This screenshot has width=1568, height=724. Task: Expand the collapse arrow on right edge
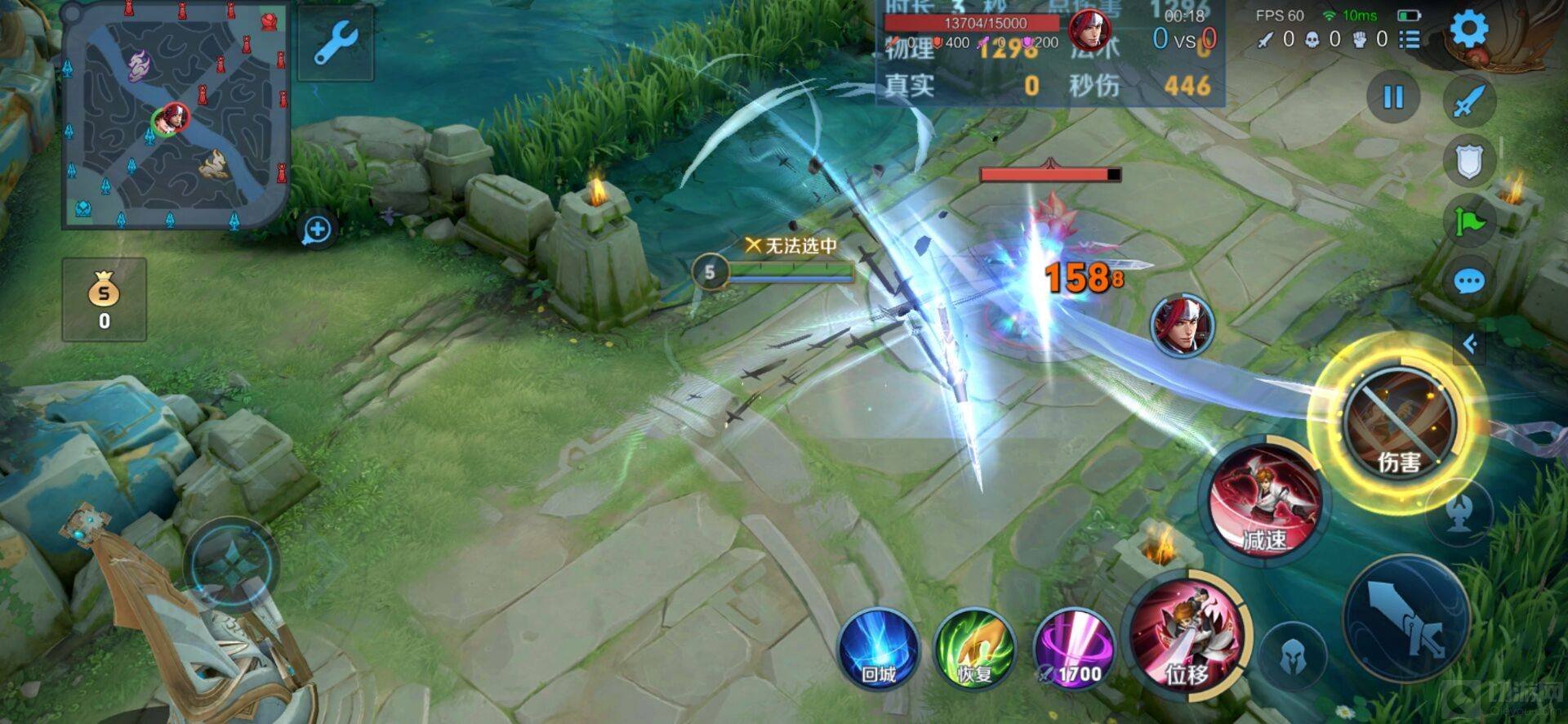(x=1470, y=344)
